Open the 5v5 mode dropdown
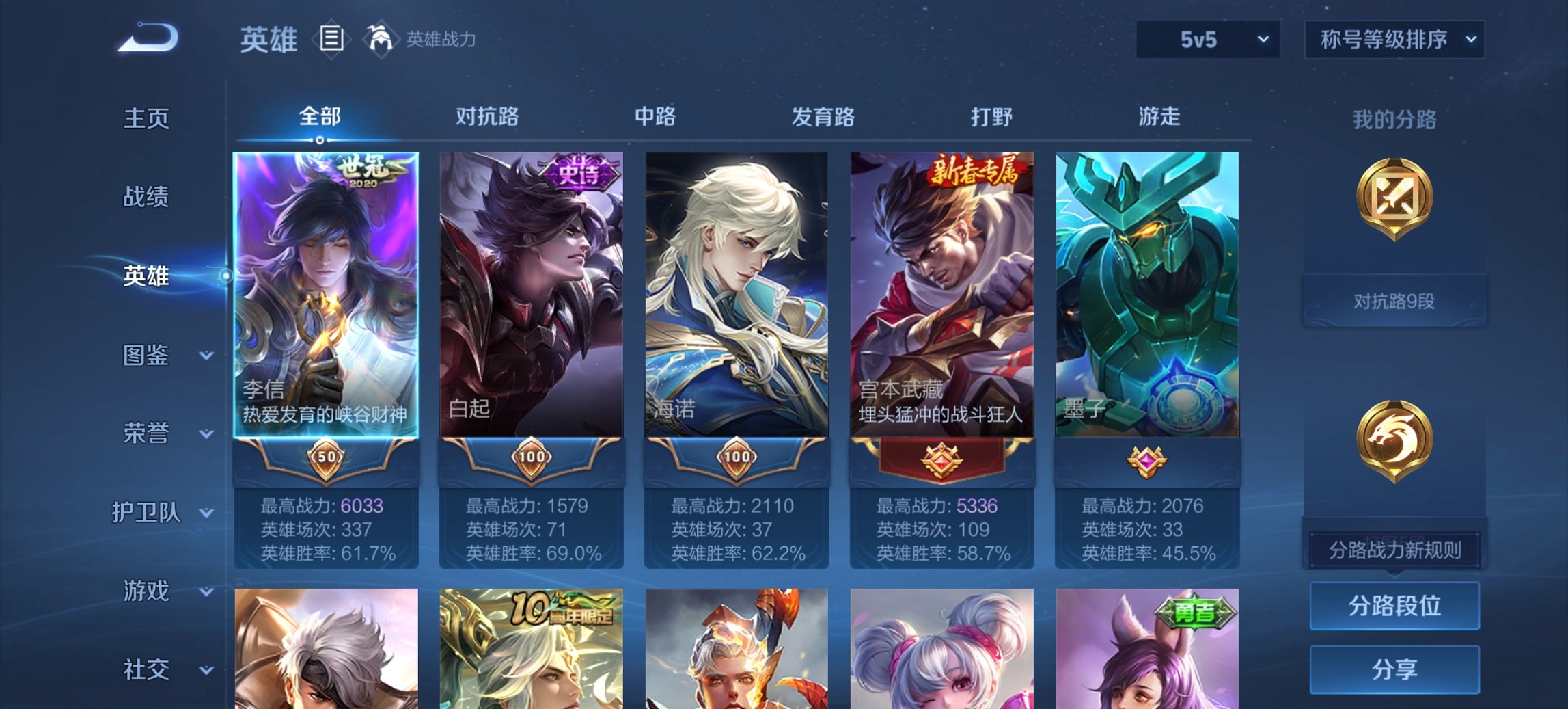The height and width of the screenshot is (709, 1568). pos(1206,40)
